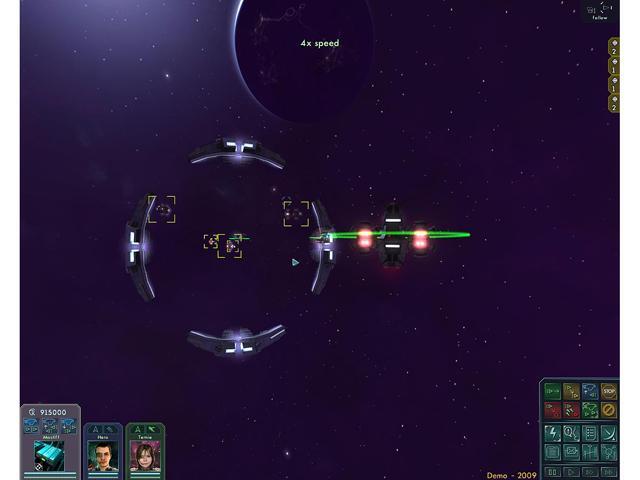Image resolution: width=640 pixels, height=480 pixels.
Task: Activate the lightning bolt command
Action: pyautogui.click(x=553, y=432)
